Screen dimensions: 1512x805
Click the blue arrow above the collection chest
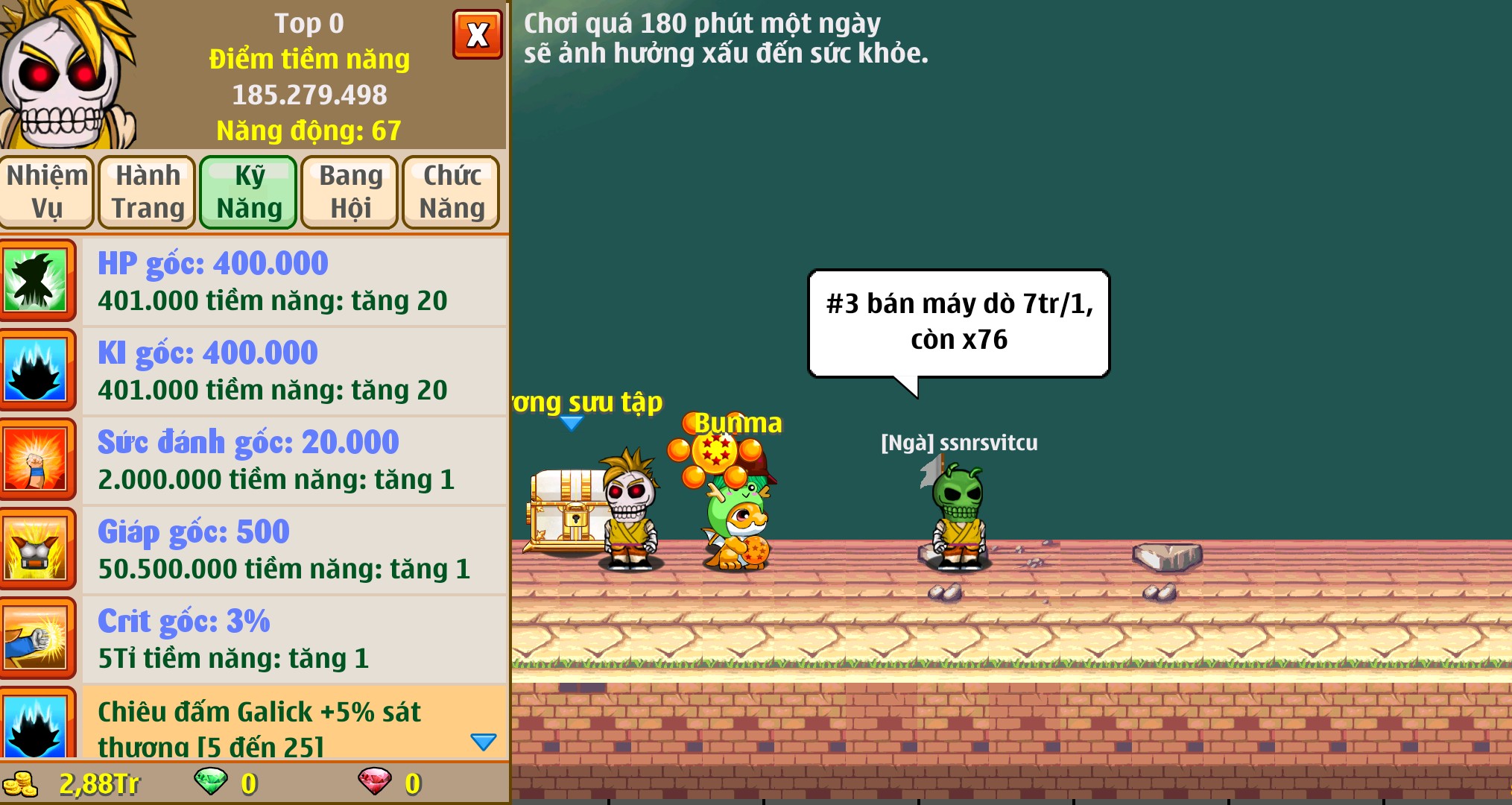[572, 422]
